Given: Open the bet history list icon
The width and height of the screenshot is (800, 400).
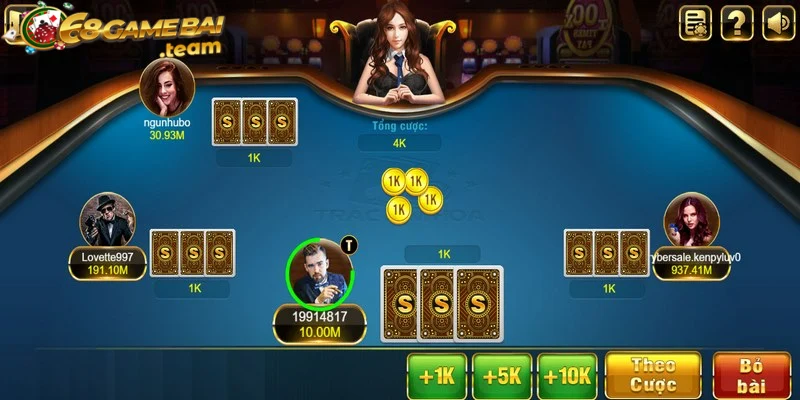Looking at the screenshot, I should [696, 22].
